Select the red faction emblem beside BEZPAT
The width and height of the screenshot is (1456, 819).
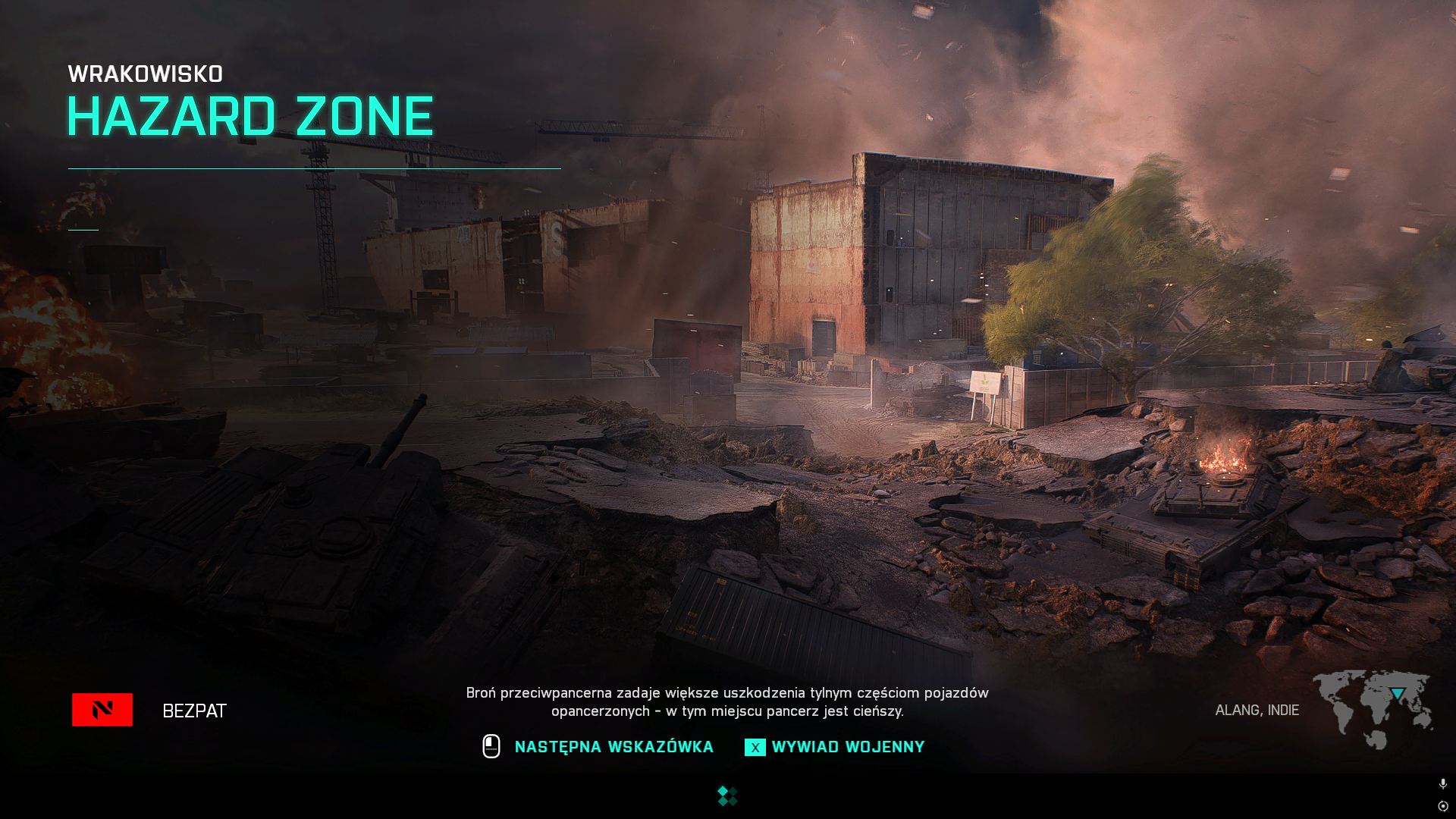point(102,710)
